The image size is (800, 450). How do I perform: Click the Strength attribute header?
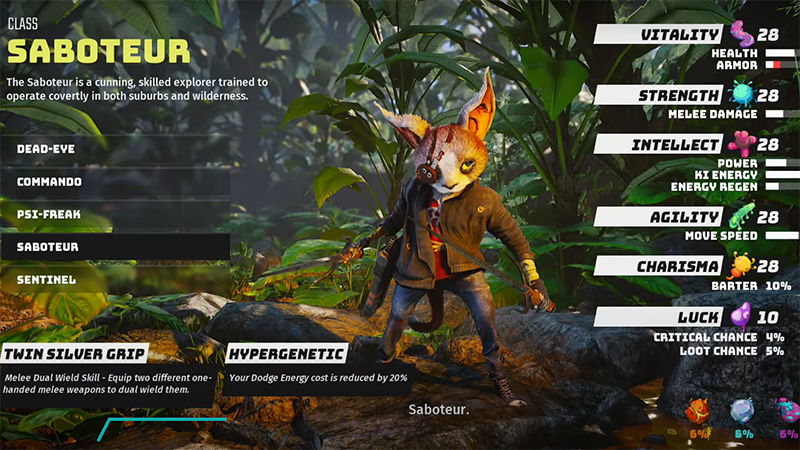660,96
